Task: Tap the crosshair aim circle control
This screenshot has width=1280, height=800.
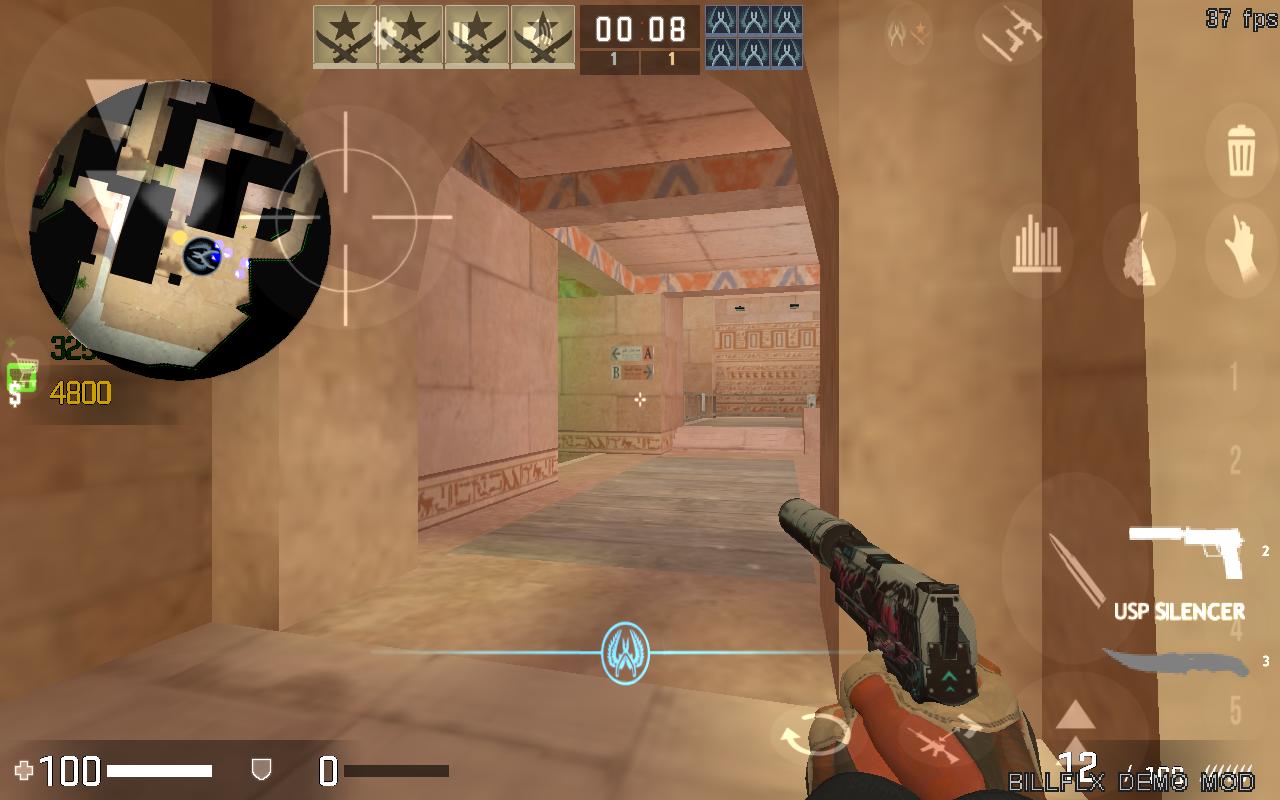Action: (346, 217)
